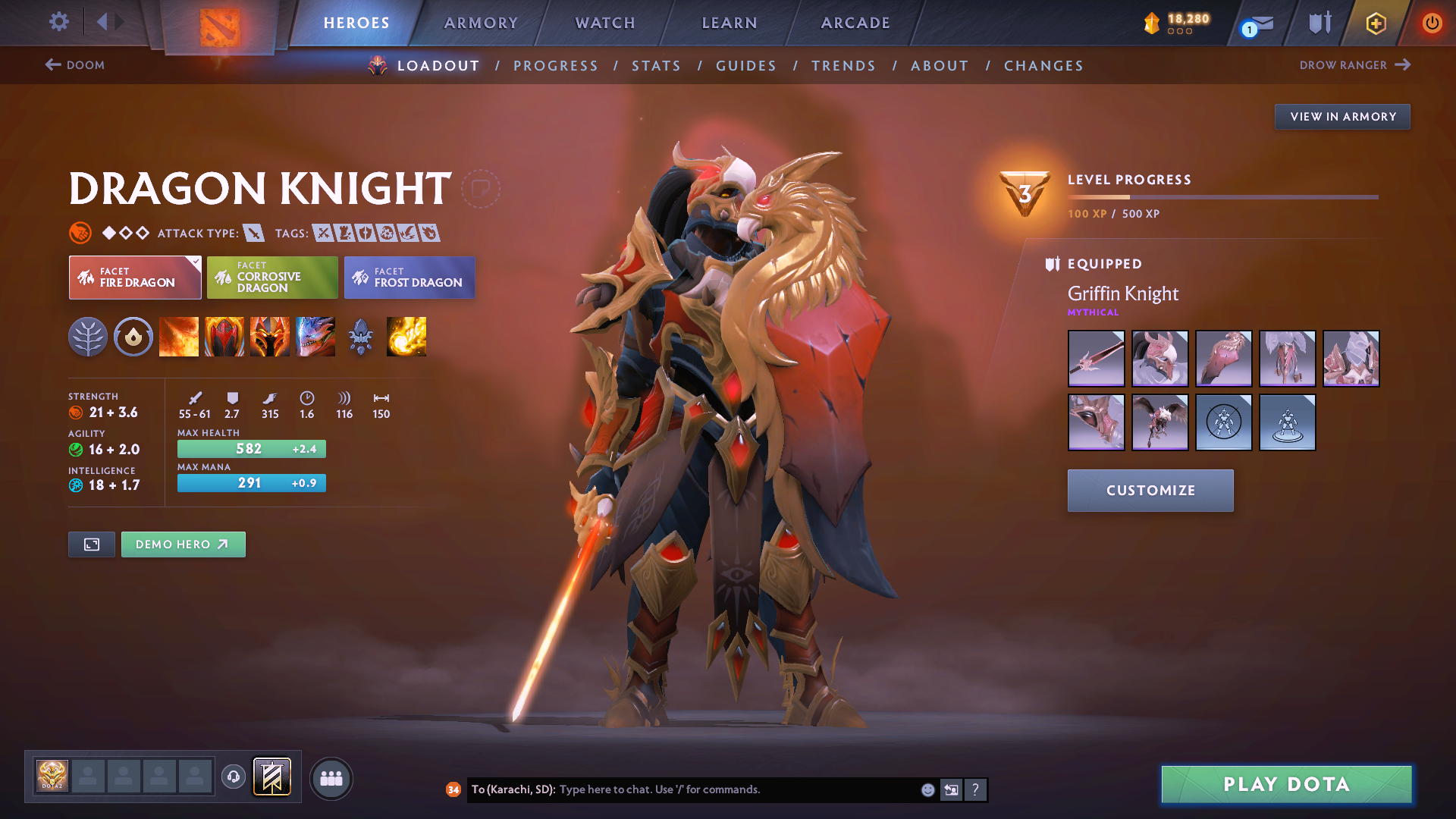Select the Frost Dragon facet
This screenshot has width=1456, height=819.
409,278
